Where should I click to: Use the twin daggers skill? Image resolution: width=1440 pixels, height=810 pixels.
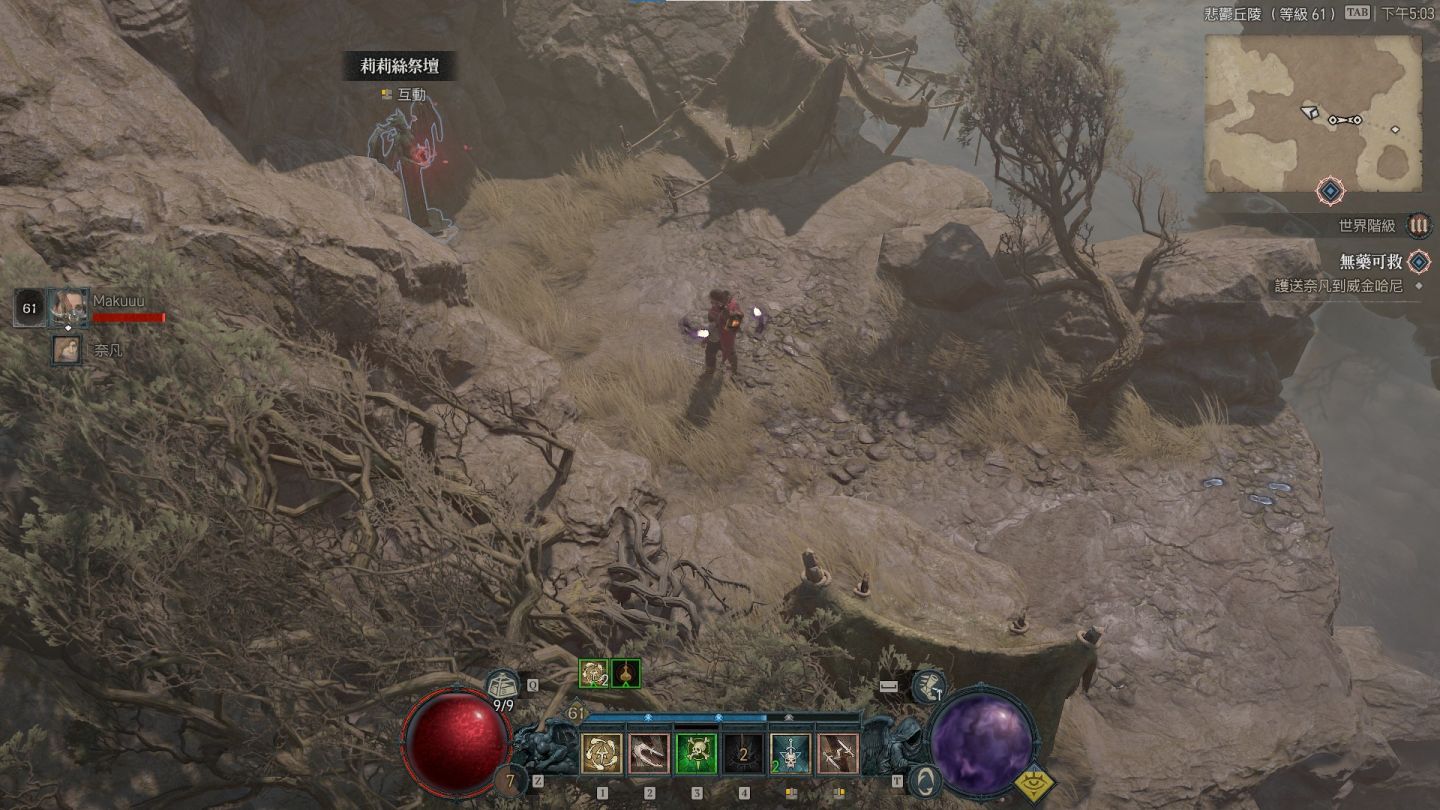point(838,754)
